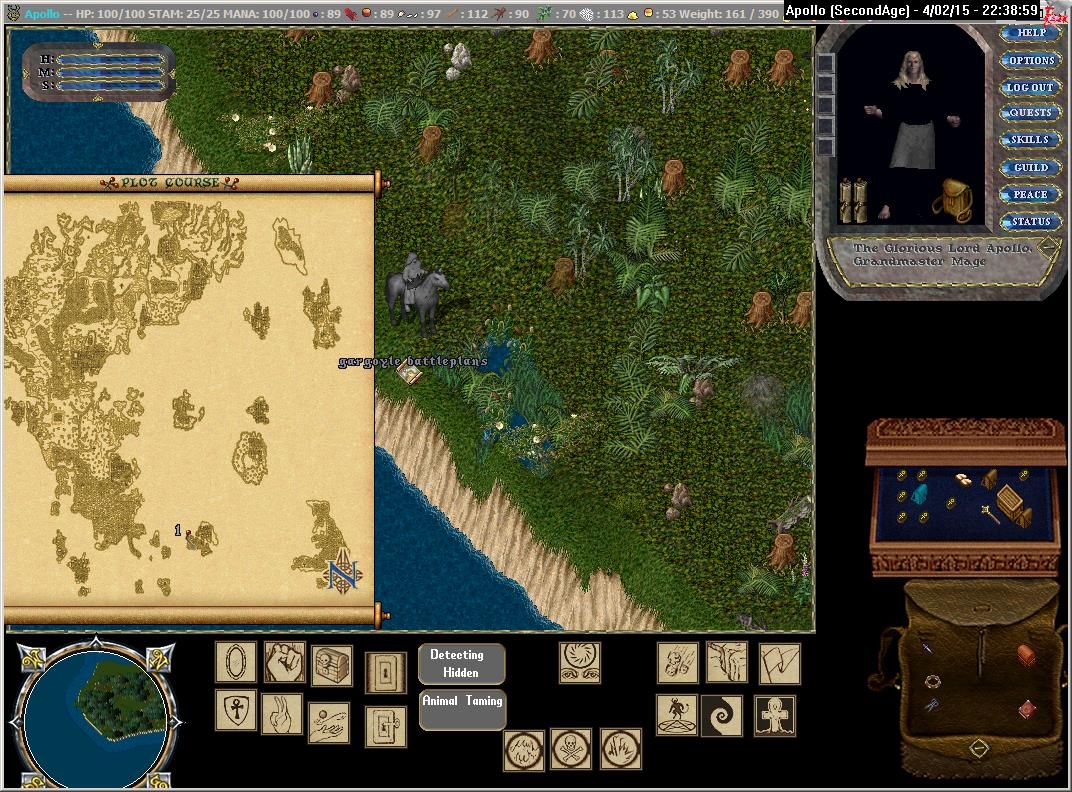Open the Options menu
Image resolution: width=1072 pixels, height=792 pixels.
[1030, 60]
